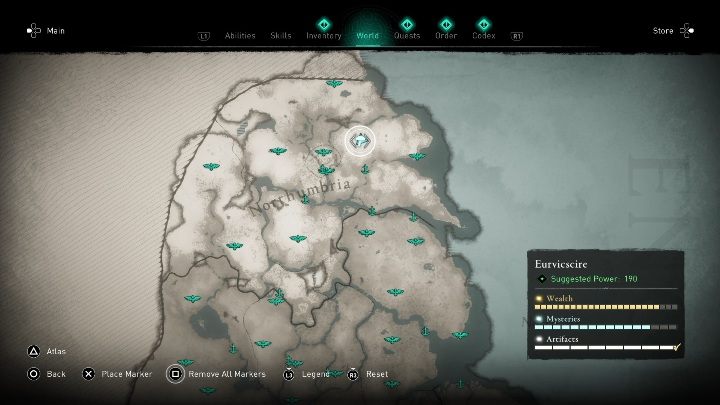Open the Skills tab
The width and height of the screenshot is (720, 405).
[281, 36]
